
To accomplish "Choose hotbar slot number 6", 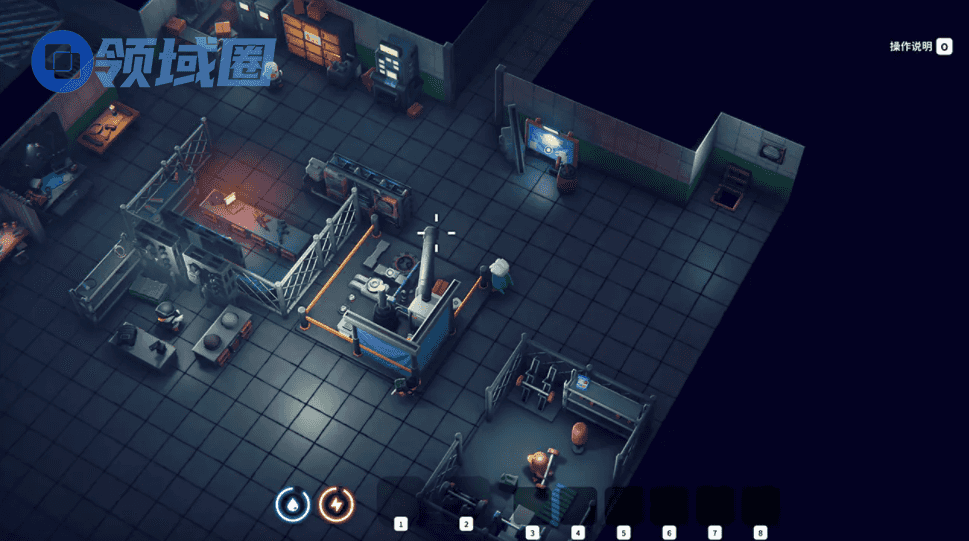I will point(669,505).
